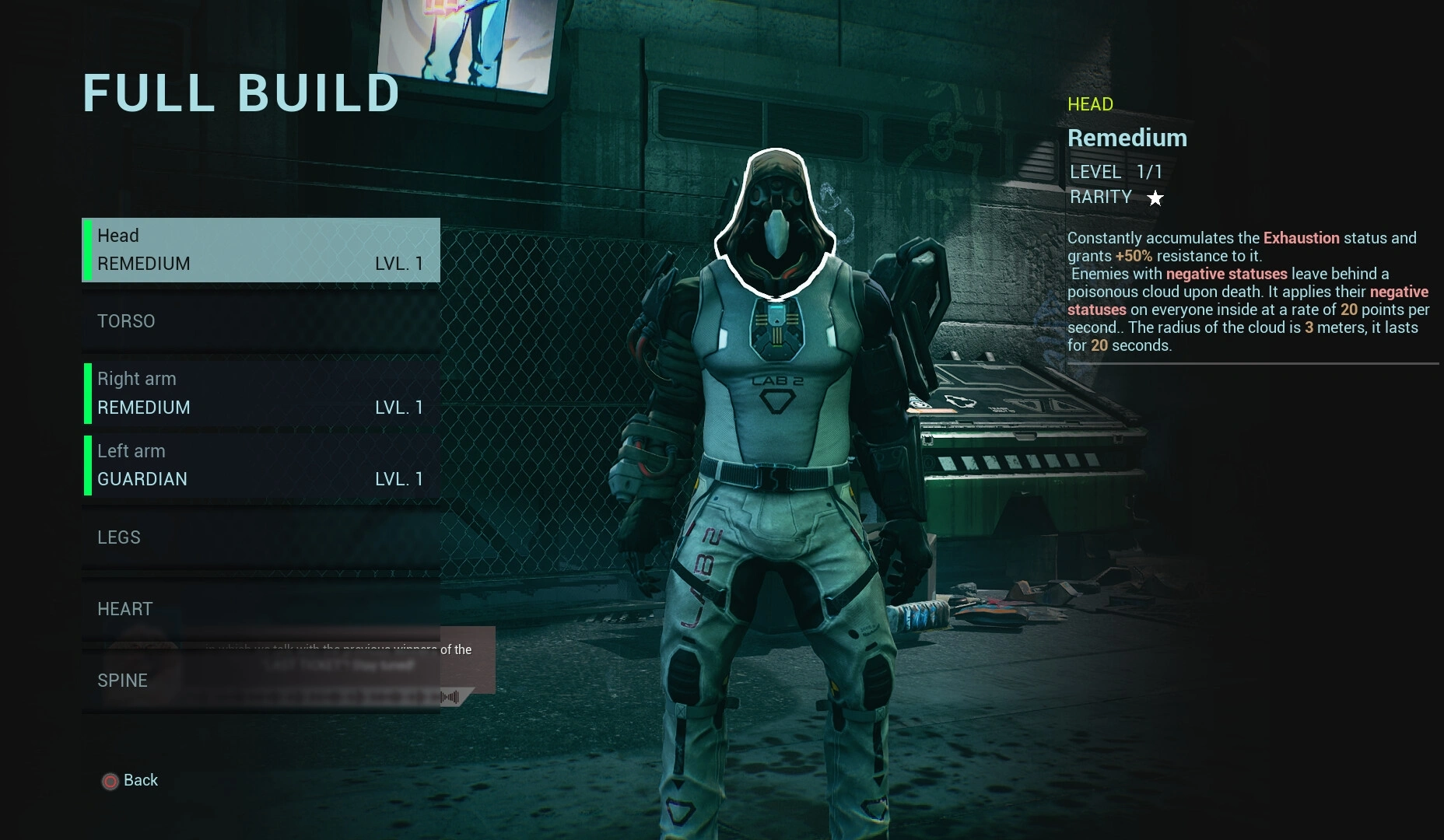Go back from Full Build screen
Viewport: 1444px width, 840px height.
point(131,781)
